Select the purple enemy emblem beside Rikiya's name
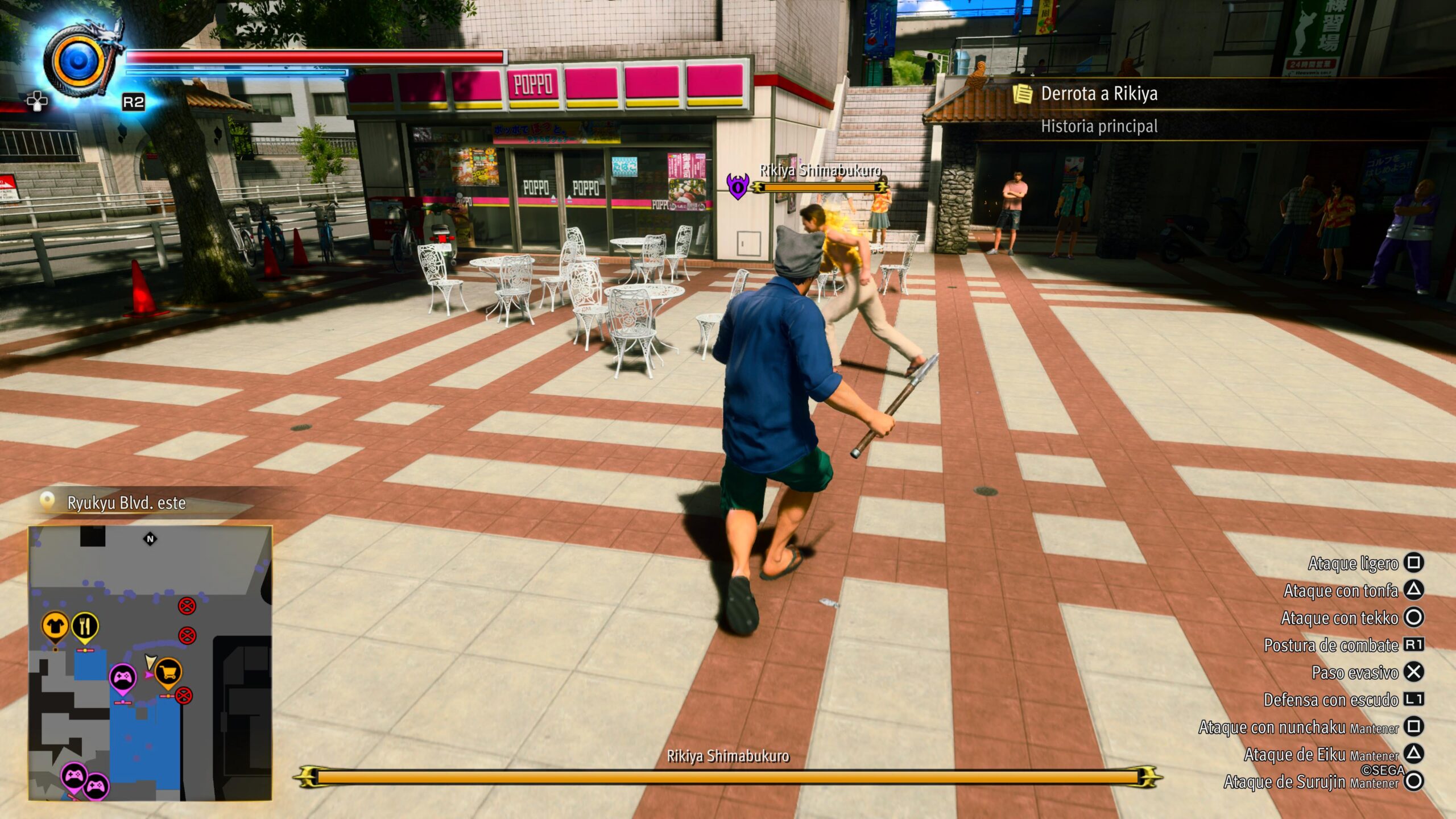Viewport: 1456px width, 819px height. click(x=738, y=186)
